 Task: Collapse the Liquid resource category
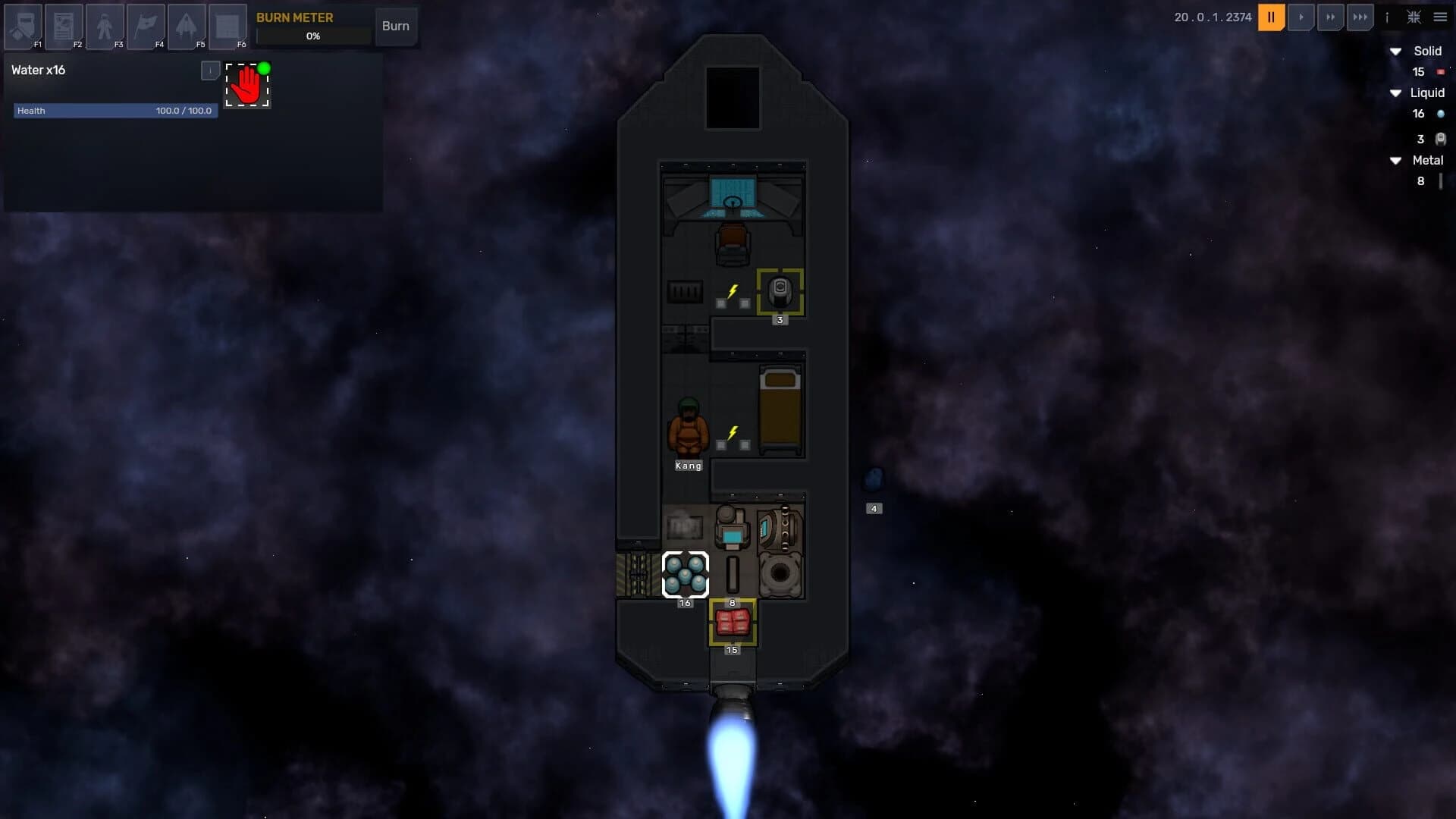tap(1398, 93)
